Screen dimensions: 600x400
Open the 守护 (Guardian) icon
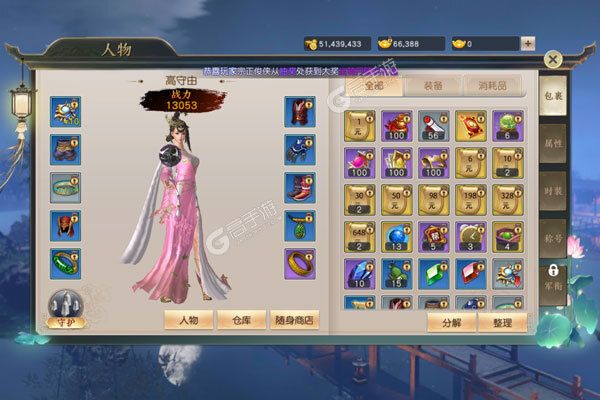point(67,308)
